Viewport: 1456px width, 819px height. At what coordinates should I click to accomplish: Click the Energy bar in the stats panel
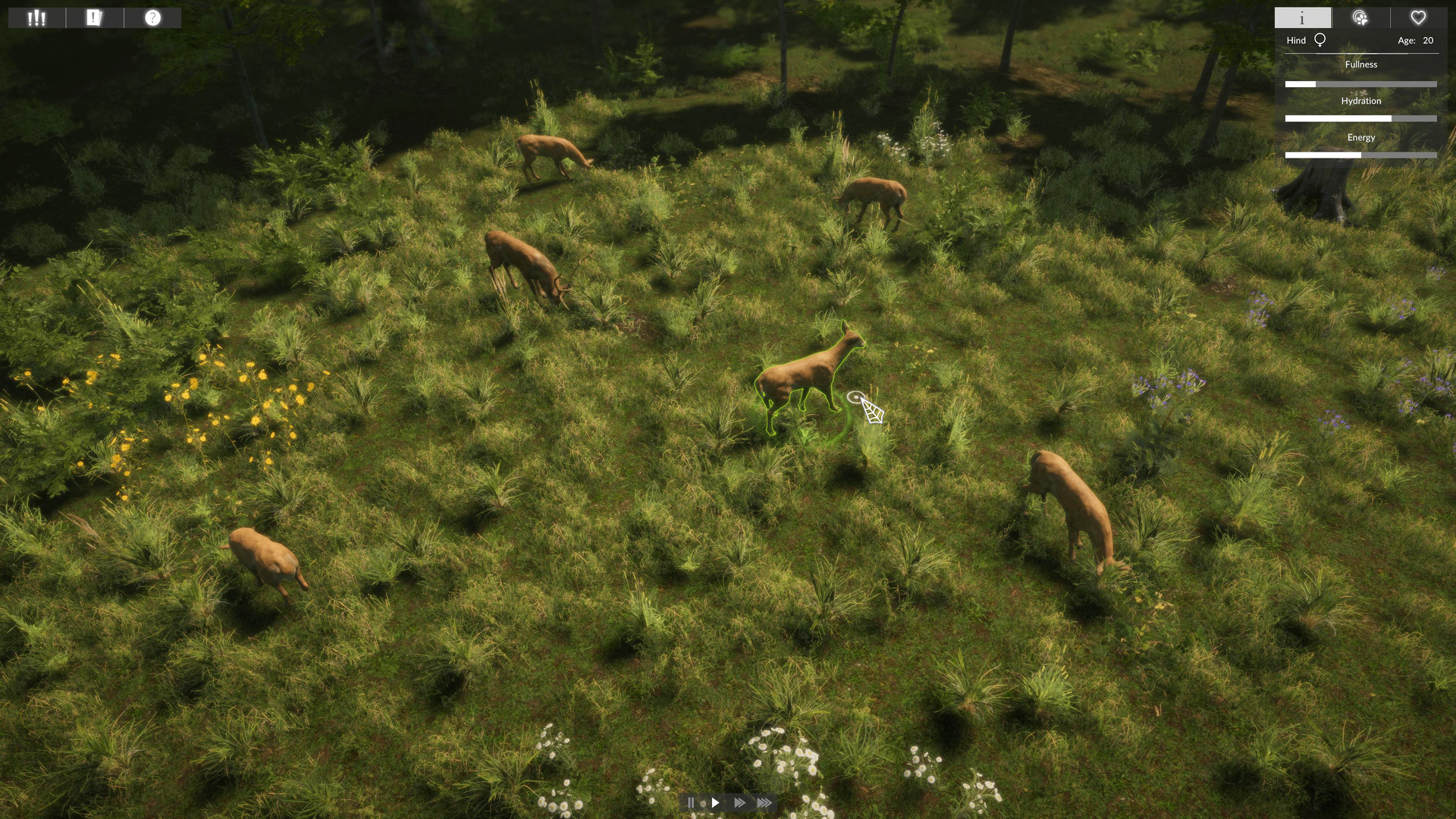tap(1361, 155)
